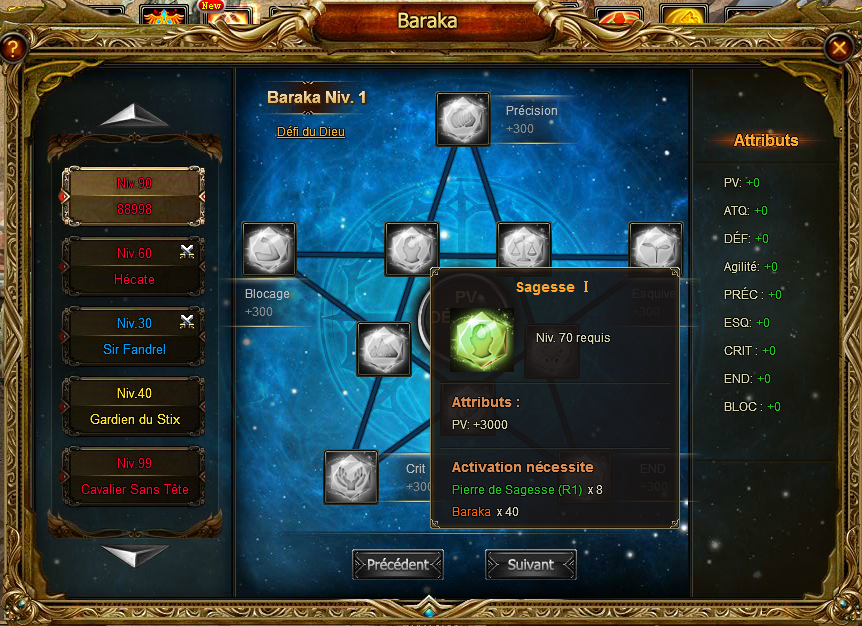Select the Sir Fandrel entry
This screenshot has height=626, width=862.
[134, 336]
